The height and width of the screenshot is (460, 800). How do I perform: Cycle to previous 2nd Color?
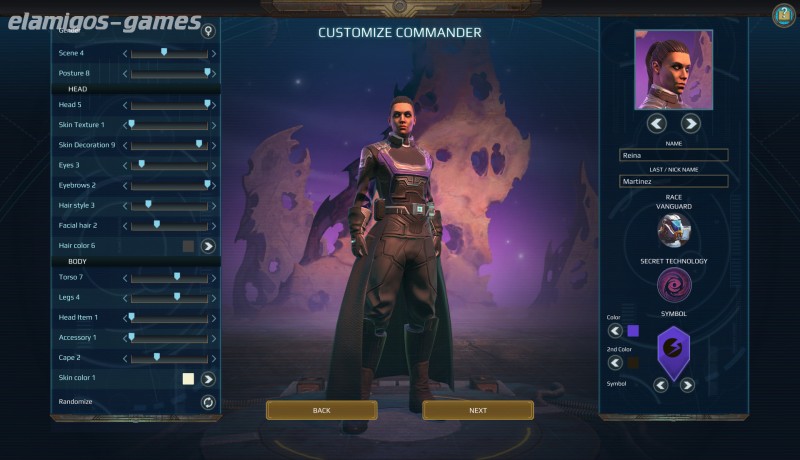(x=615, y=363)
